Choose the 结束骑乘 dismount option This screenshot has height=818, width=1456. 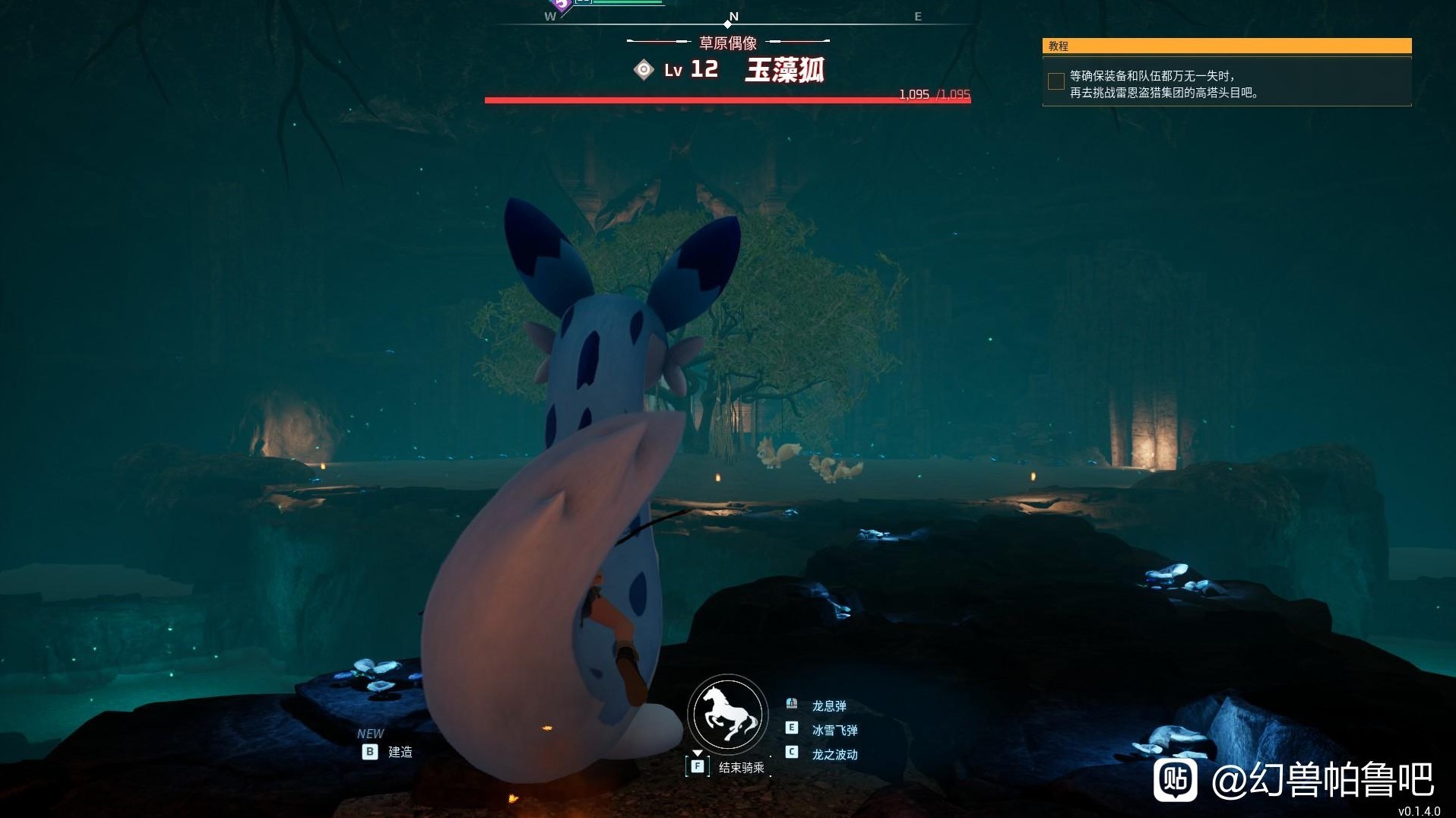tap(740, 768)
